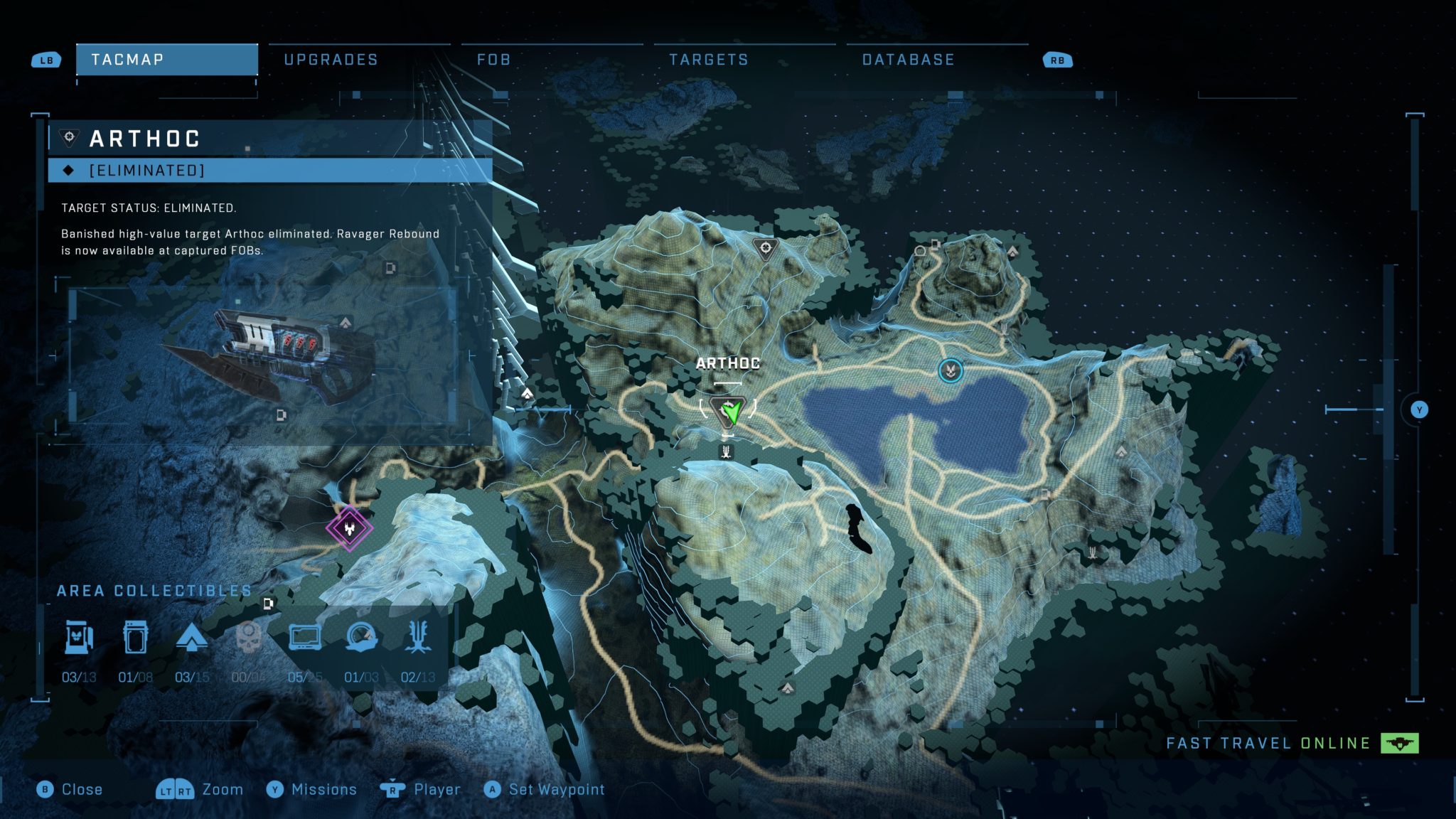Open the TARGETS tab

coord(709,60)
